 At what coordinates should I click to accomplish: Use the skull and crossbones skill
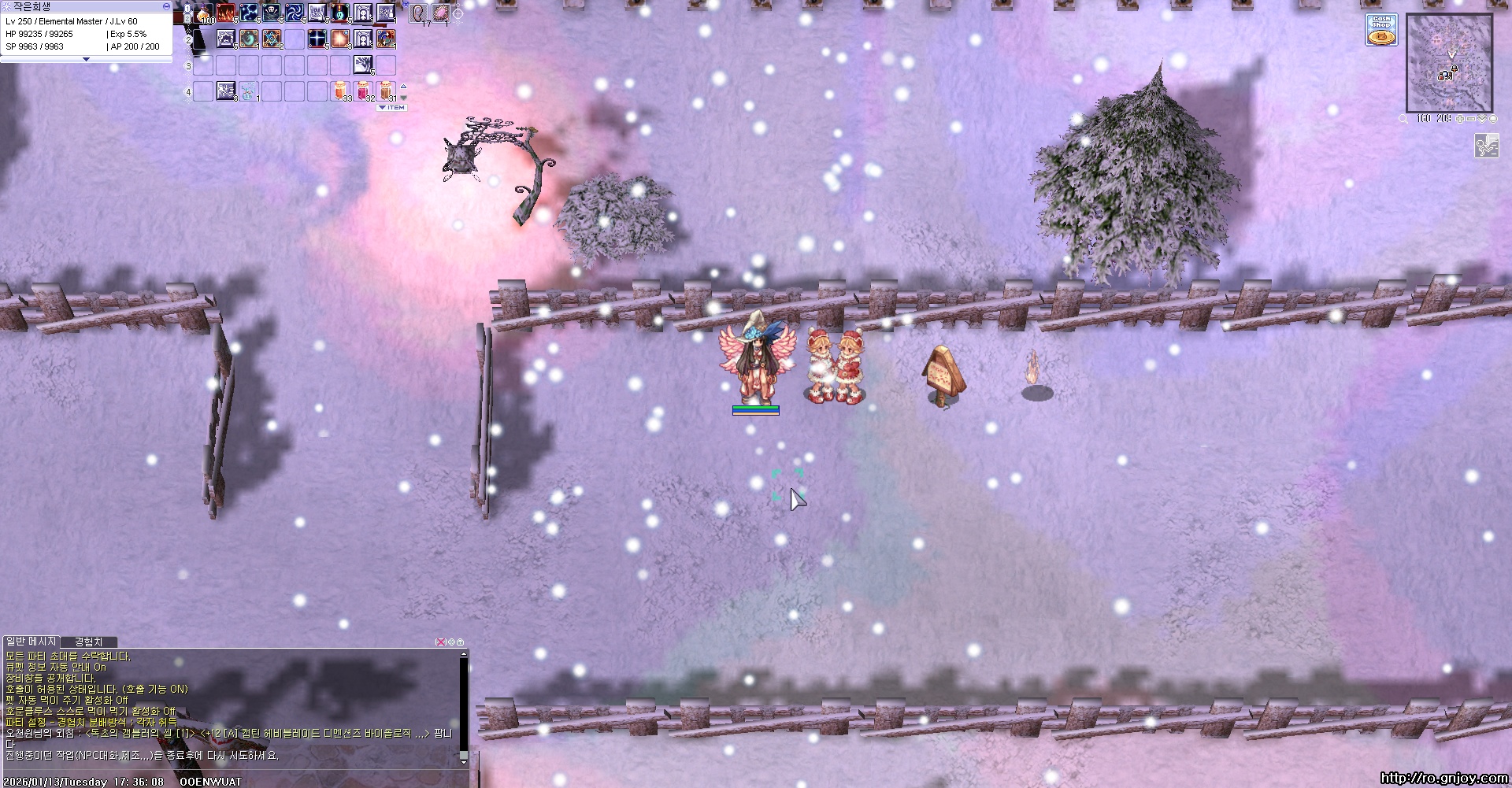(272, 13)
